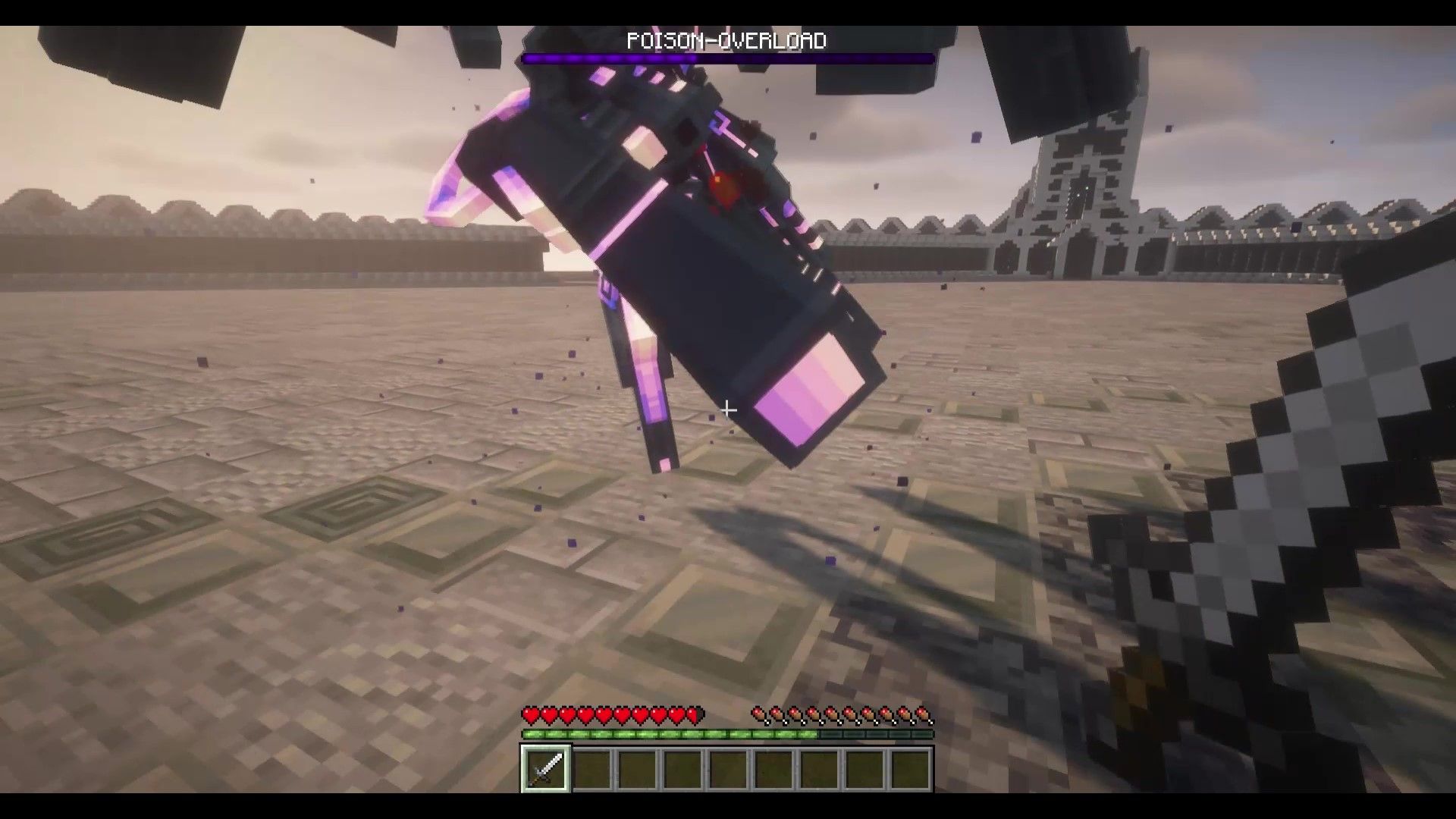The width and height of the screenshot is (1456, 819).
Task: Click the crosshair at screen center
Action: (x=728, y=409)
